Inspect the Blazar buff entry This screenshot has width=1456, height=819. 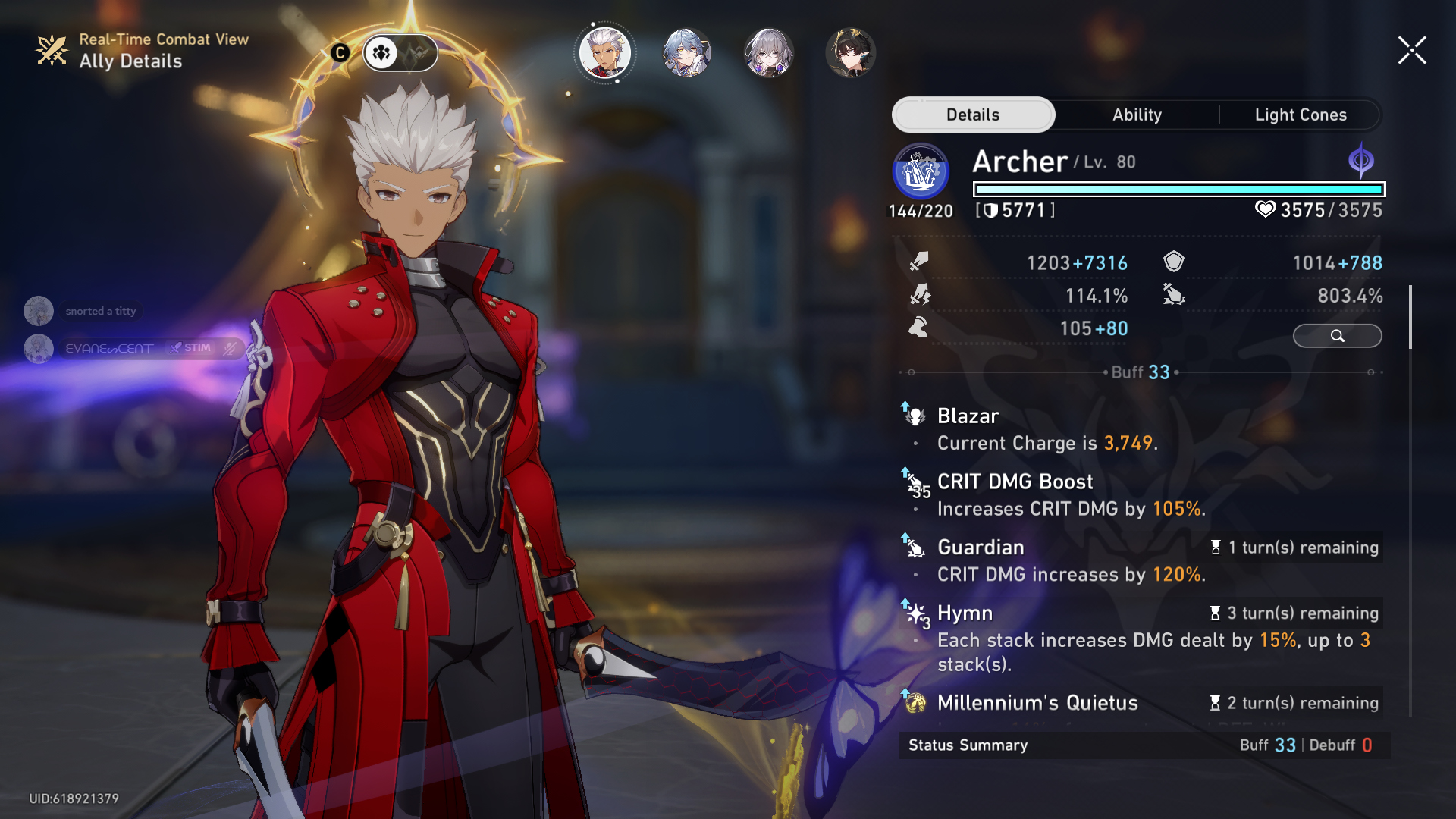(x=968, y=416)
